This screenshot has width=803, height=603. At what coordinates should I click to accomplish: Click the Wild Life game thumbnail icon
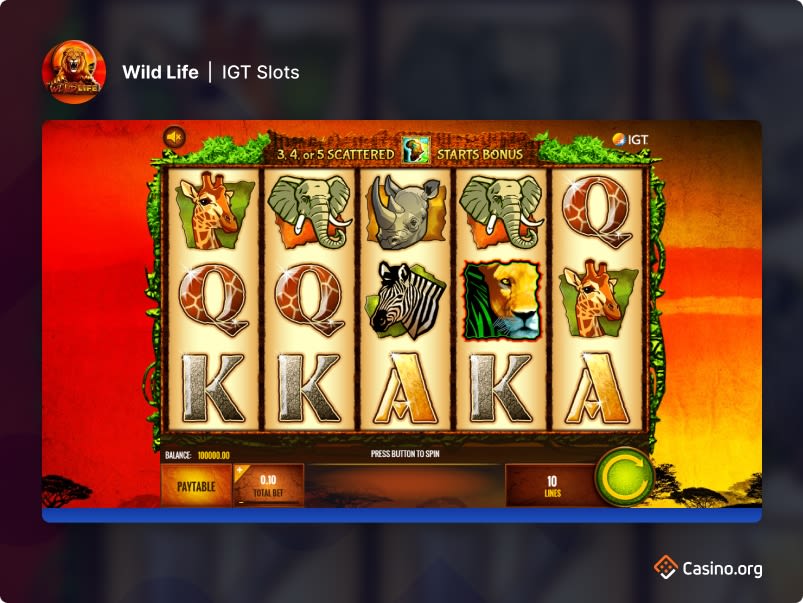[x=74, y=72]
